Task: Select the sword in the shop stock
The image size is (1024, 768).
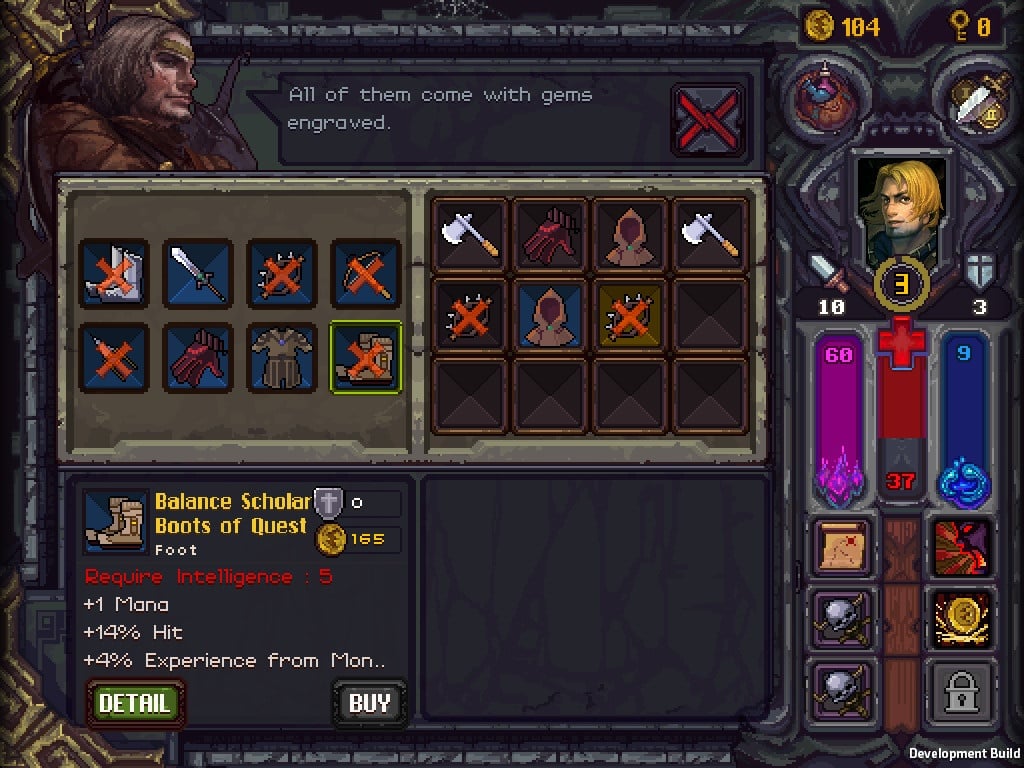Action: click(199, 274)
